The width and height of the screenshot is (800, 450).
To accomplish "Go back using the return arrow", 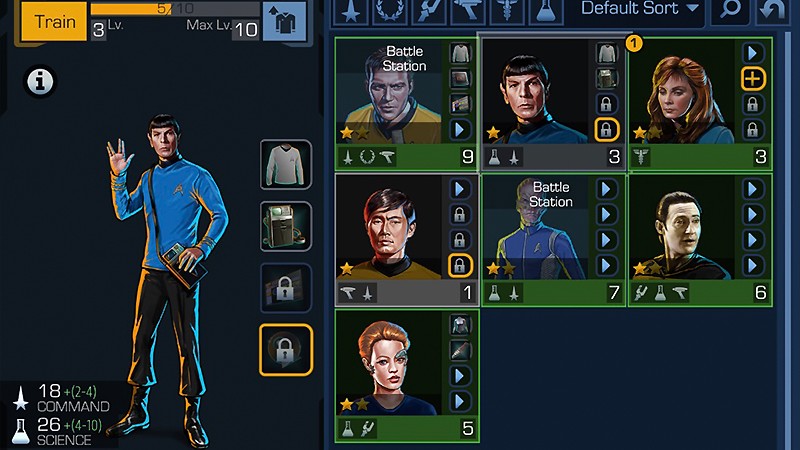I will click(772, 11).
